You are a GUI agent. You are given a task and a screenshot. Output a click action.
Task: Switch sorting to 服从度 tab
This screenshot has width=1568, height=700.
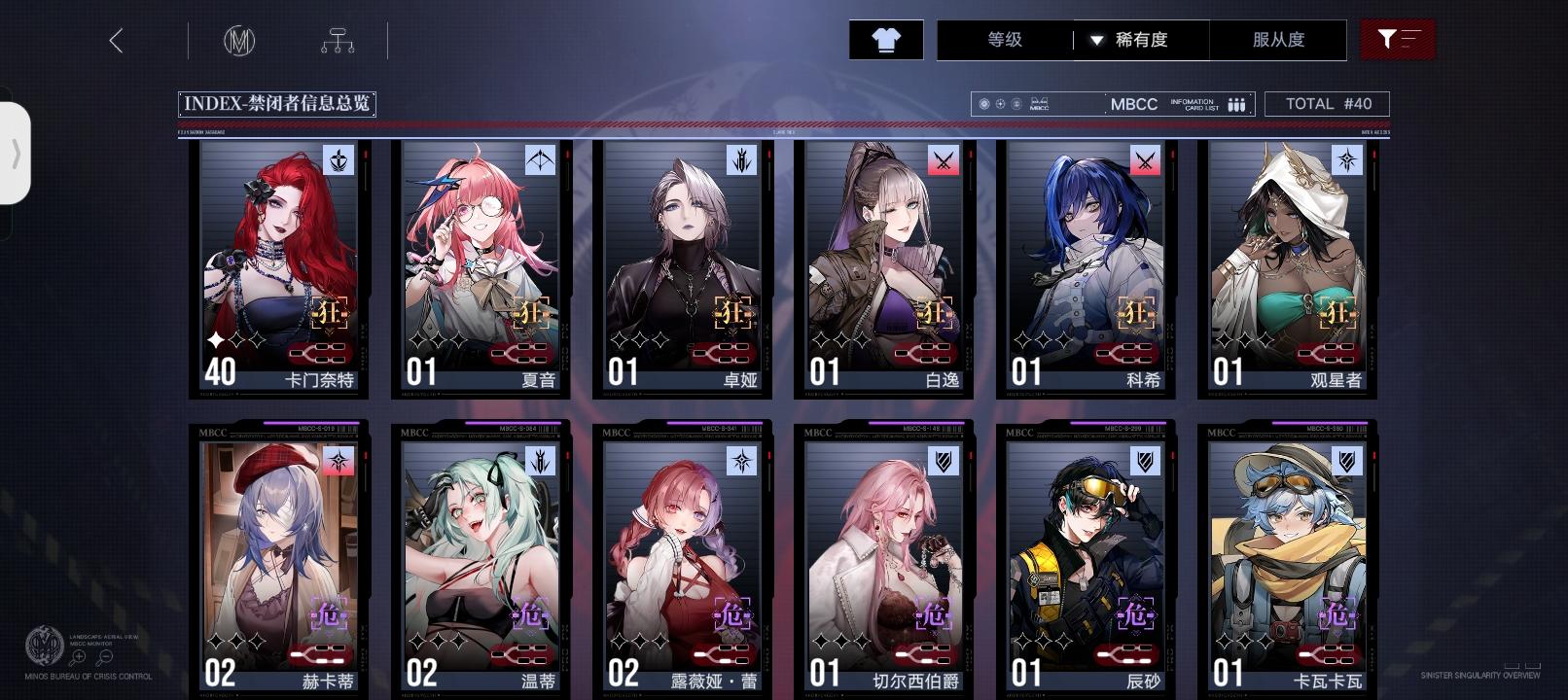pyautogui.click(x=1280, y=40)
